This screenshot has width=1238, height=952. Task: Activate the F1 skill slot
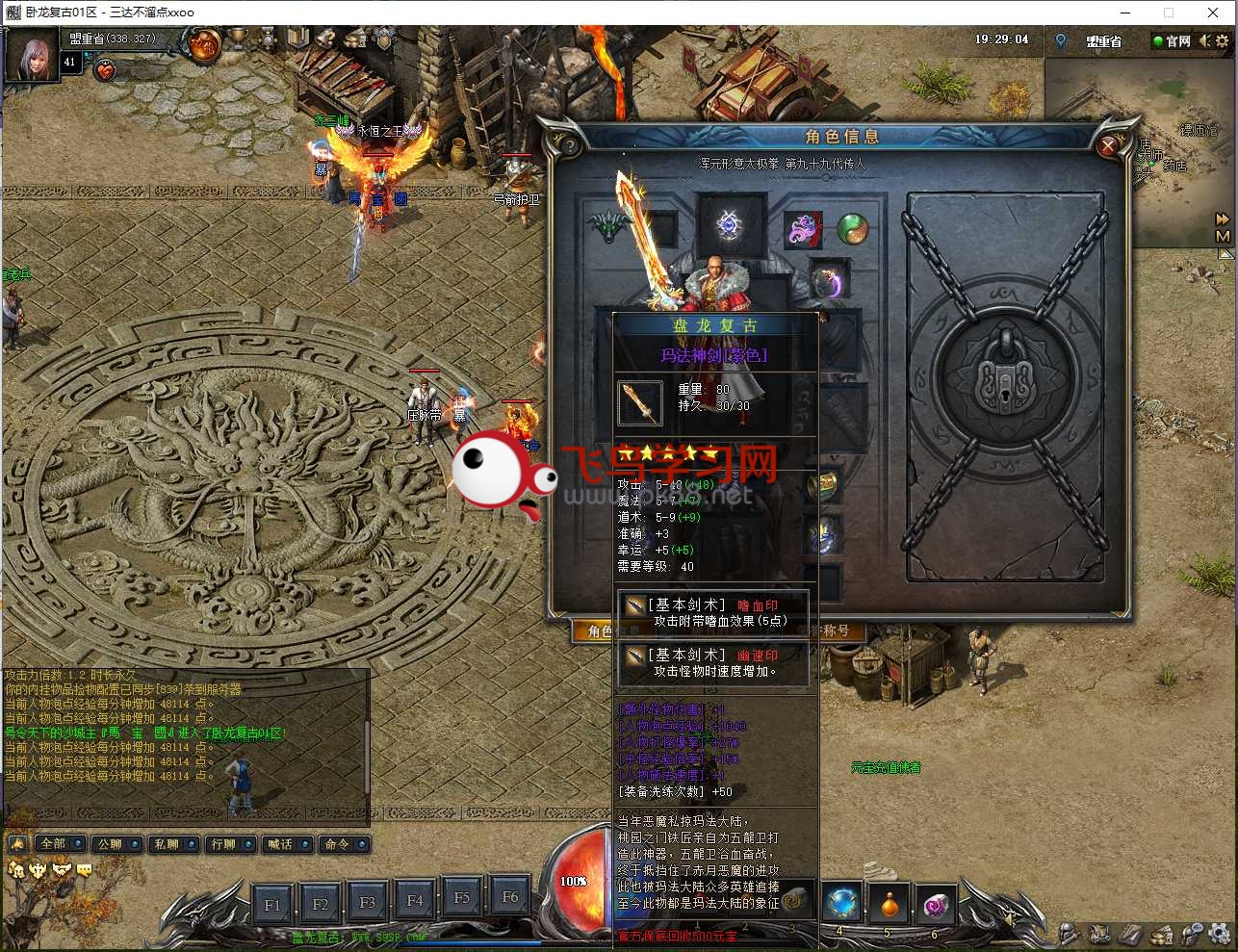pos(273,904)
